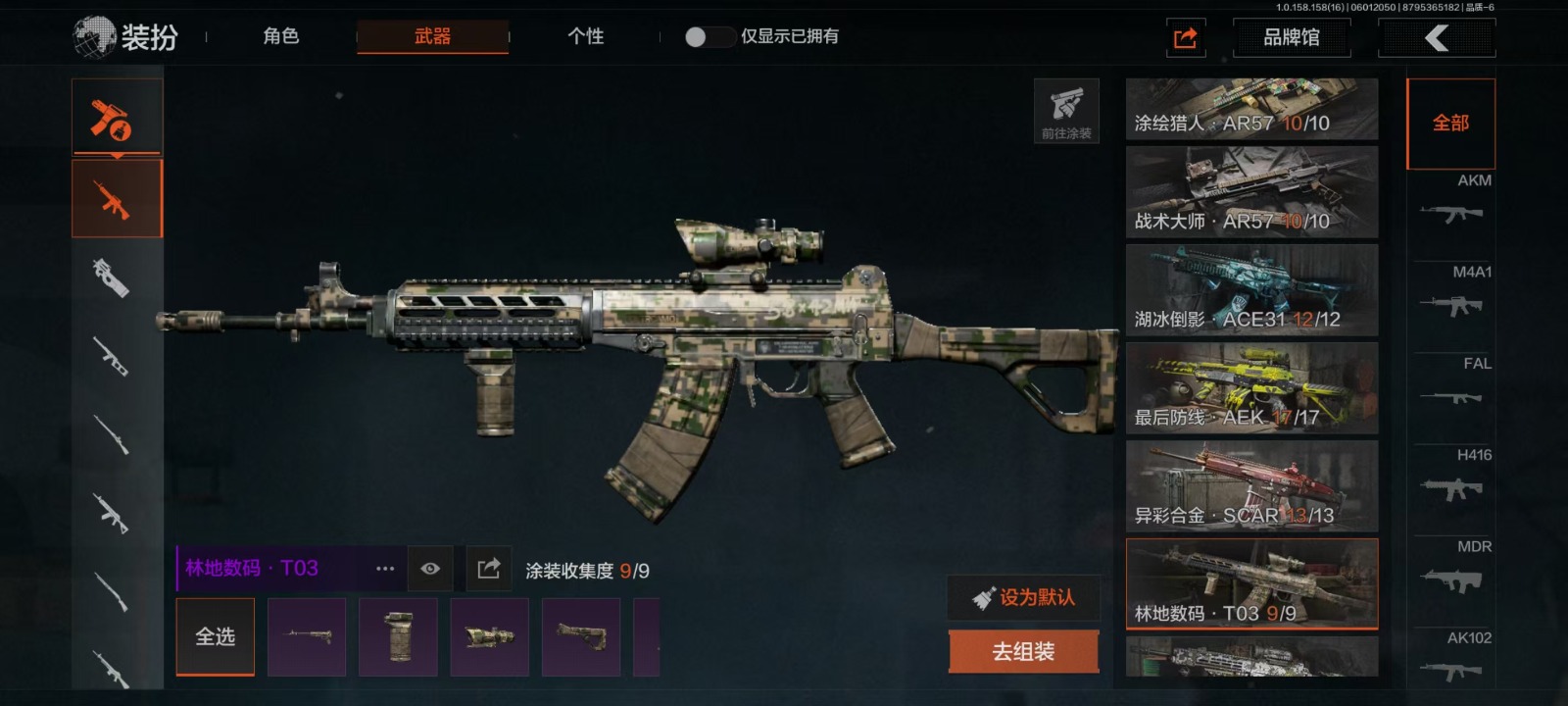Toggle the eye preview icon
The width and height of the screenshot is (1568, 706).
[430, 569]
